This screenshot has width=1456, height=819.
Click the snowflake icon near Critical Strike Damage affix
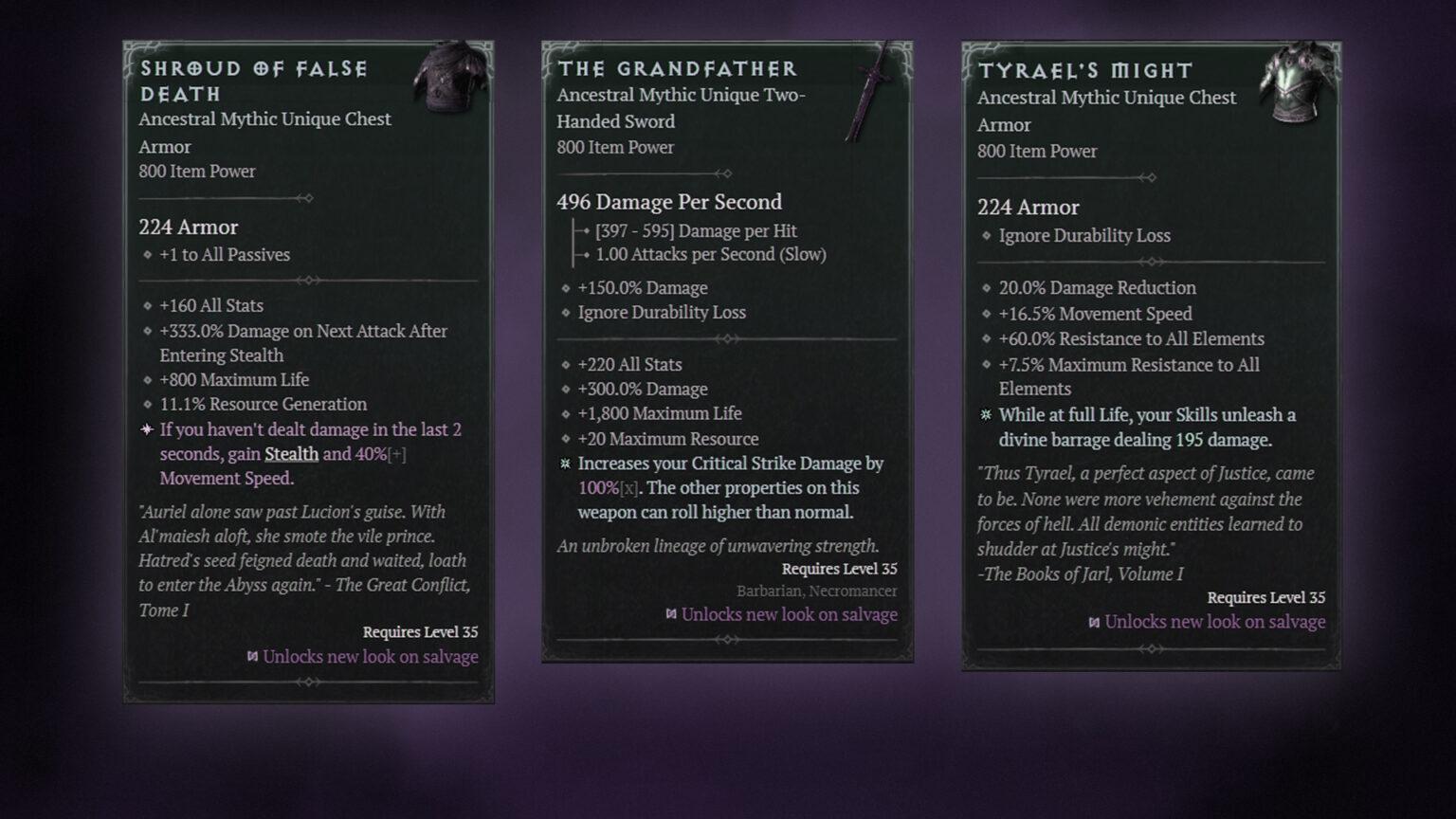point(563,464)
